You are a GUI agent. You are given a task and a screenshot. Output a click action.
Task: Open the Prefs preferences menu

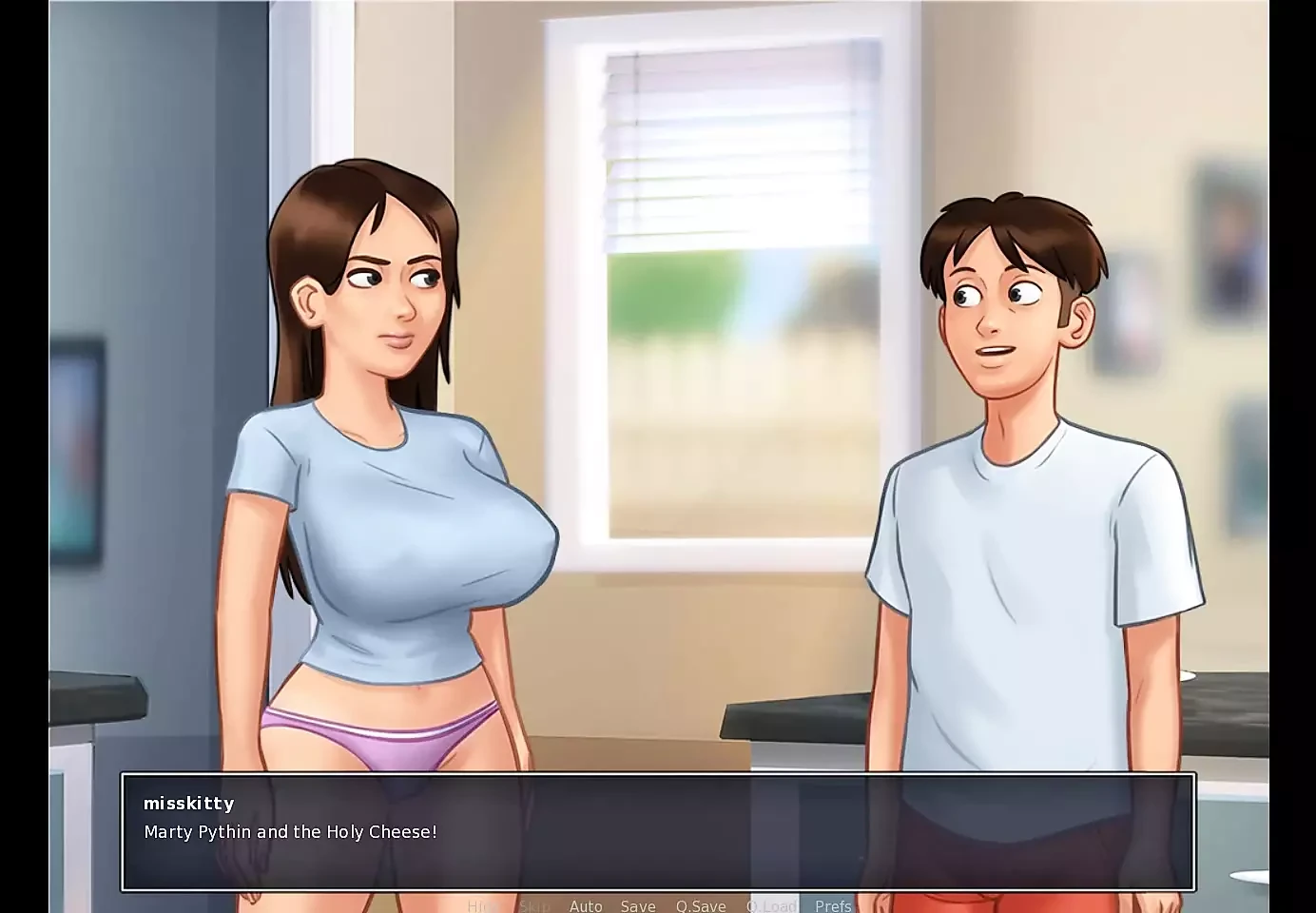[834, 905]
